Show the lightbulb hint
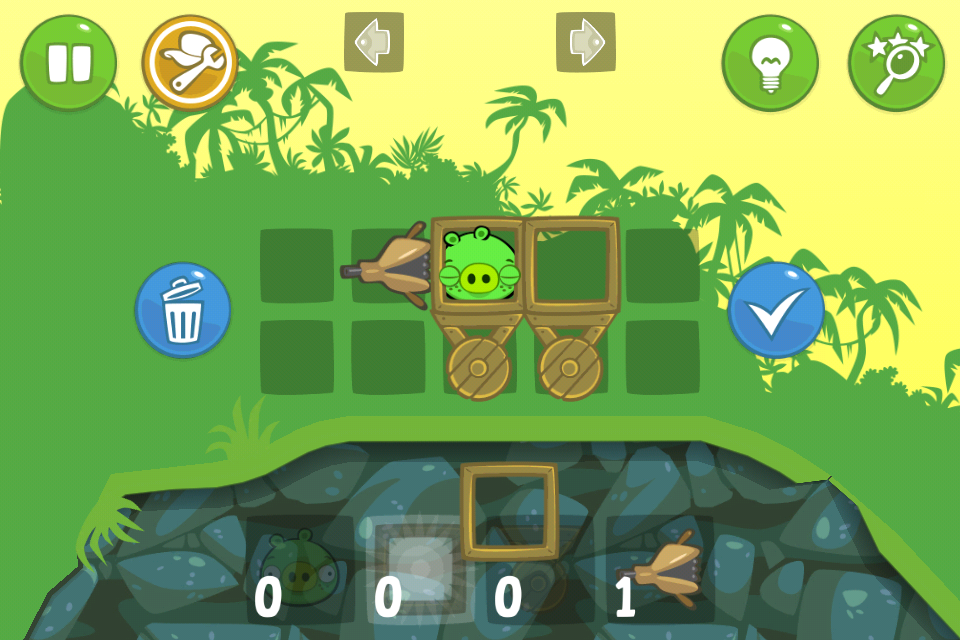Viewport: 960px width, 640px height. 770,62
